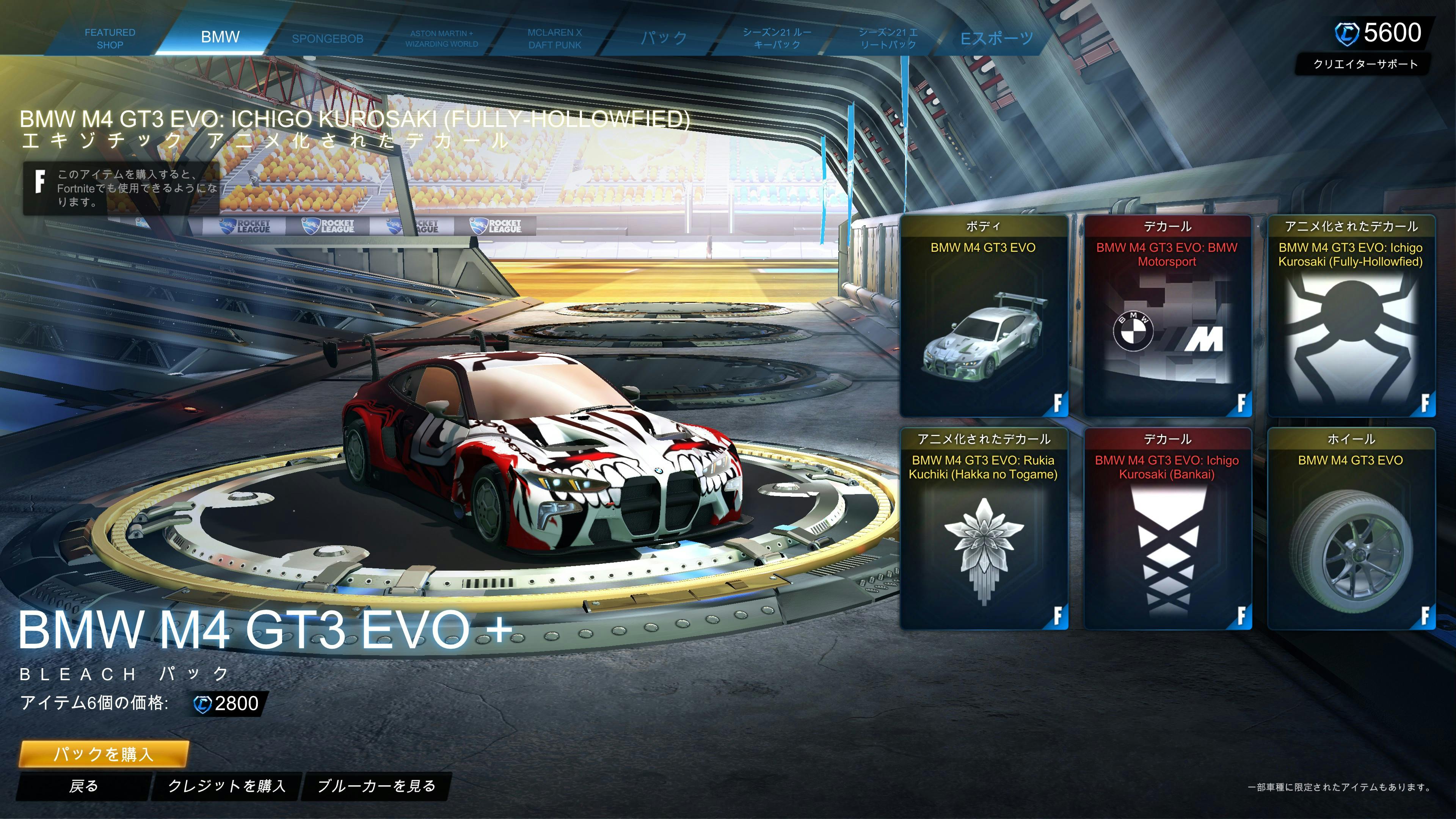Open the SpongeBob shop tab

point(327,38)
